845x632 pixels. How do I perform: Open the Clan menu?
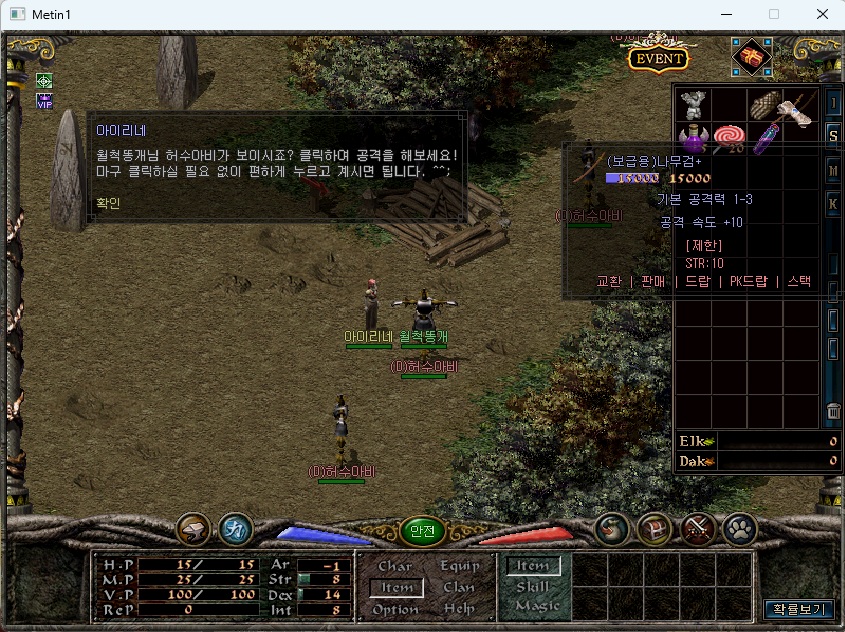tap(459, 588)
